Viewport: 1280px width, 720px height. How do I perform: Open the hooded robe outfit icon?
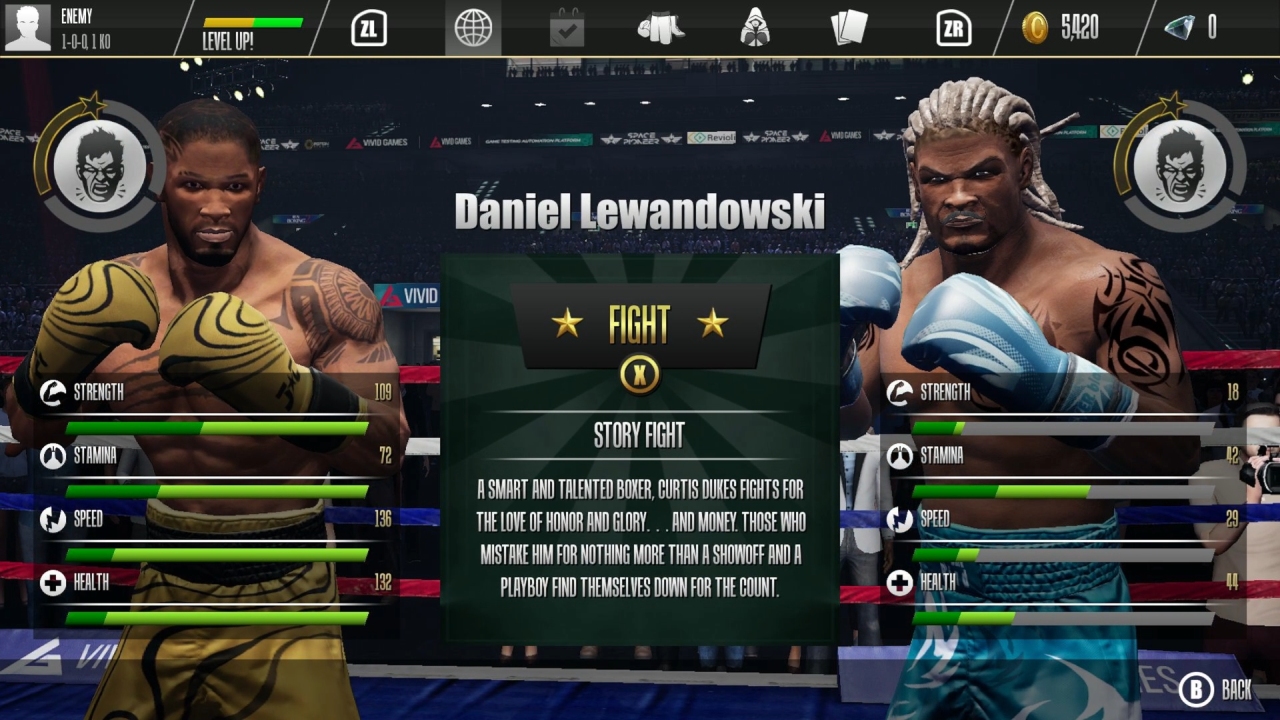[x=755, y=28]
